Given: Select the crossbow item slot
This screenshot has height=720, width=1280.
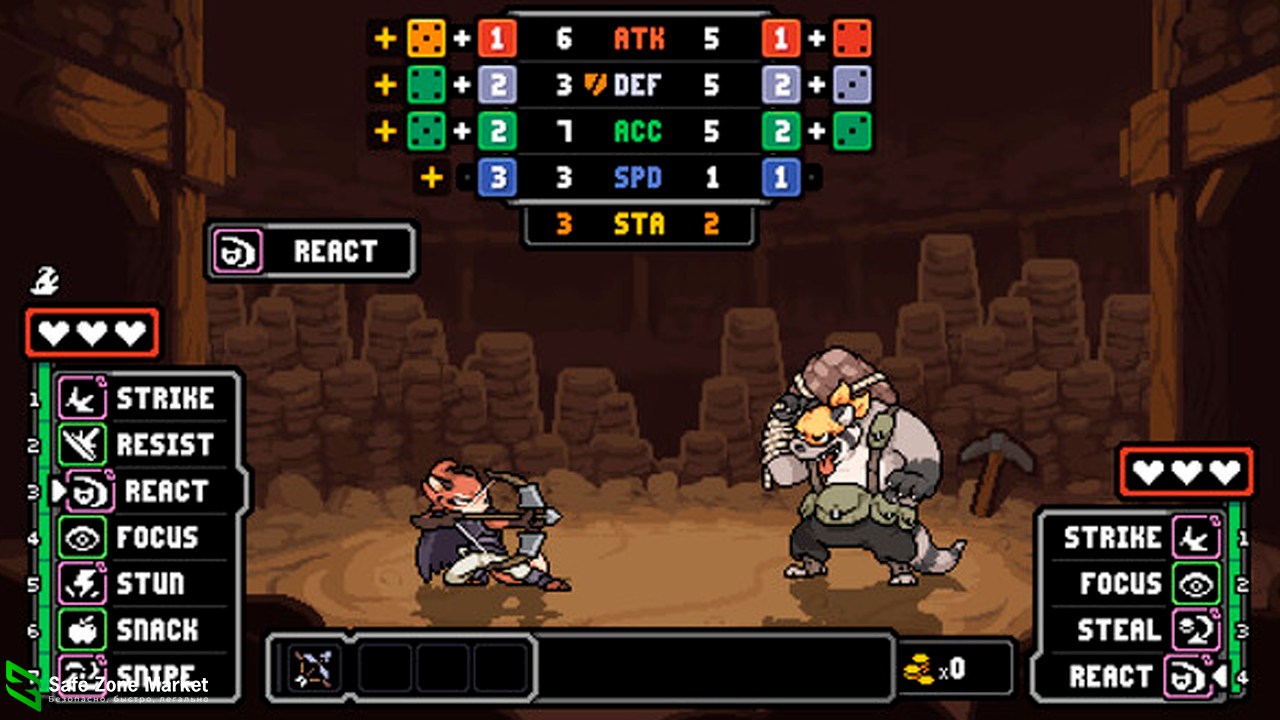Looking at the screenshot, I should 313,668.
